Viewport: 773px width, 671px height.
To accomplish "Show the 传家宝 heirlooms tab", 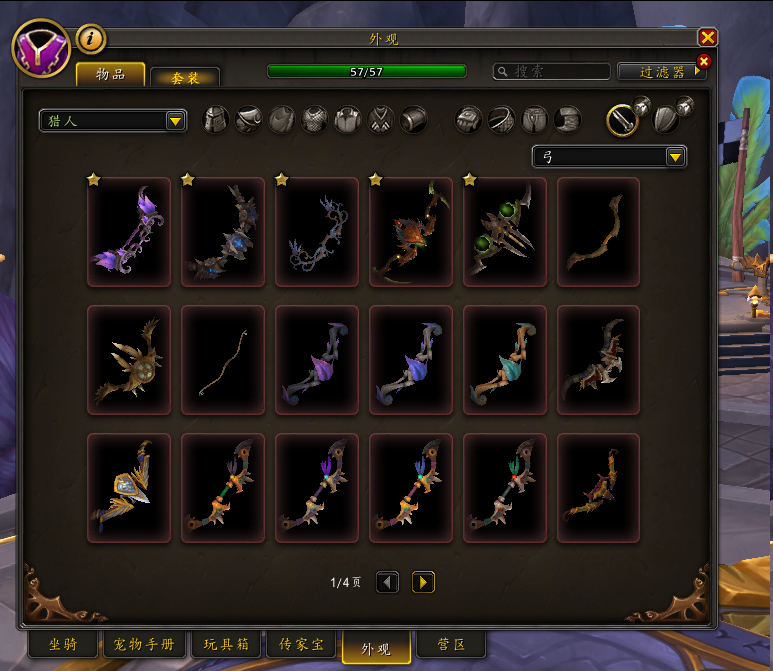I will (302, 645).
